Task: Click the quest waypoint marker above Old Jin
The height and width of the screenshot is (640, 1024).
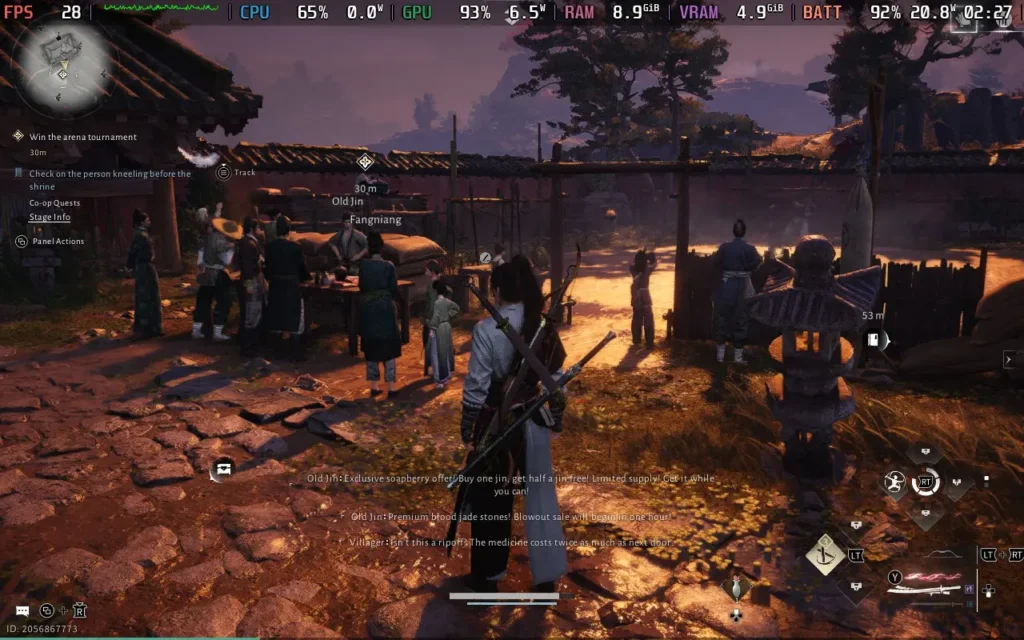Action: pyautogui.click(x=365, y=162)
